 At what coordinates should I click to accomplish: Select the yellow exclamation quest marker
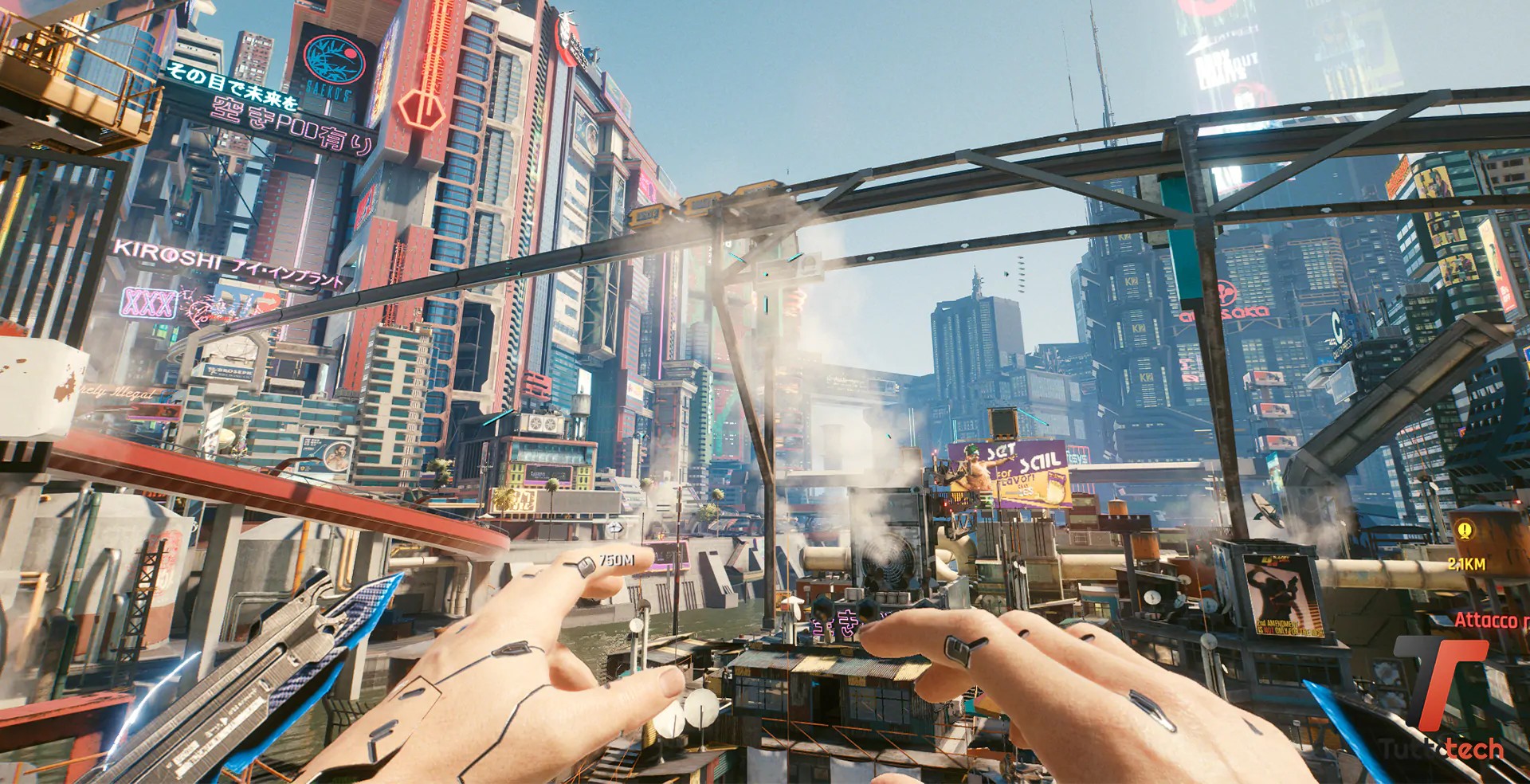tap(1465, 530)
